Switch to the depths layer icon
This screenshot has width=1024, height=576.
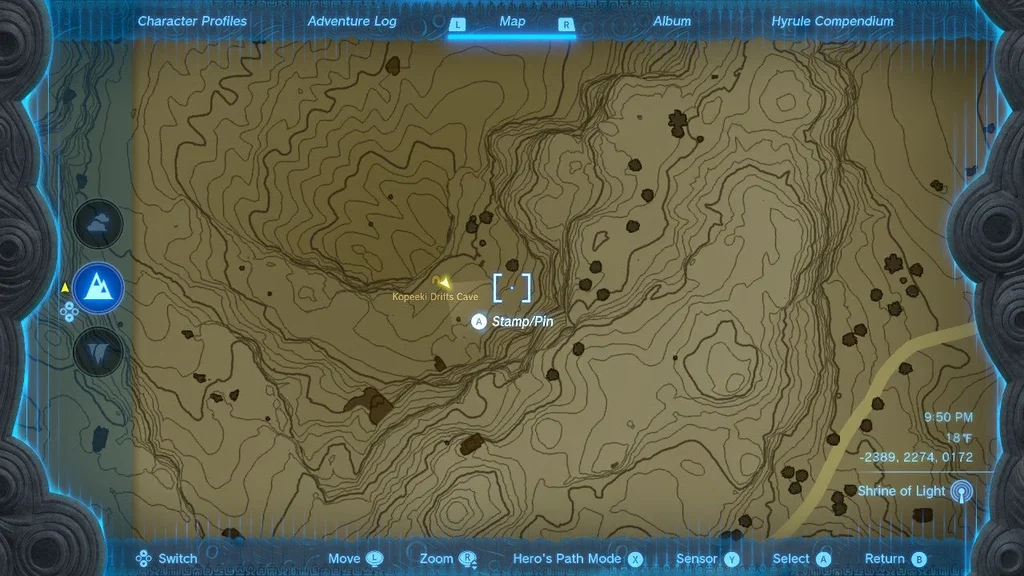pos(99,351)
